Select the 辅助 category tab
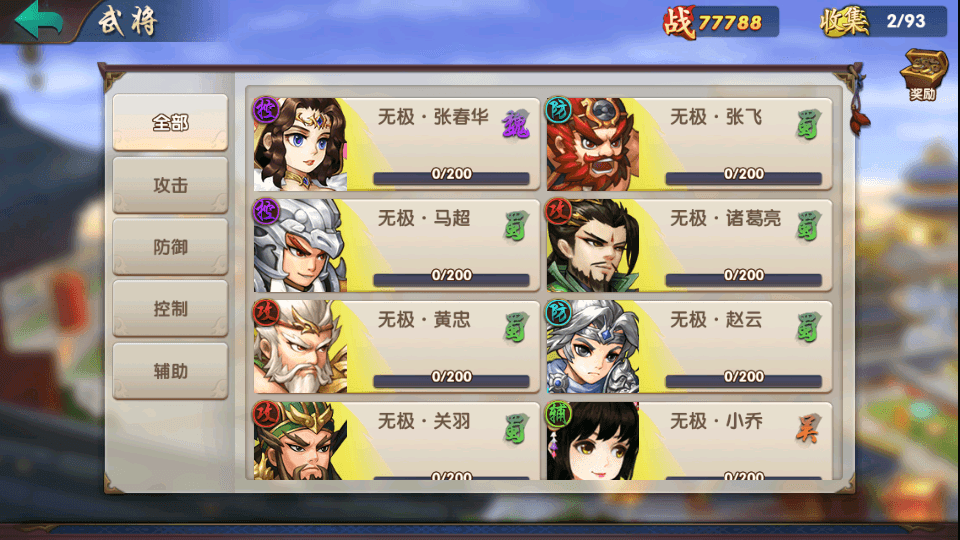The height and width of the screenshot is (540, 960). 170,371
